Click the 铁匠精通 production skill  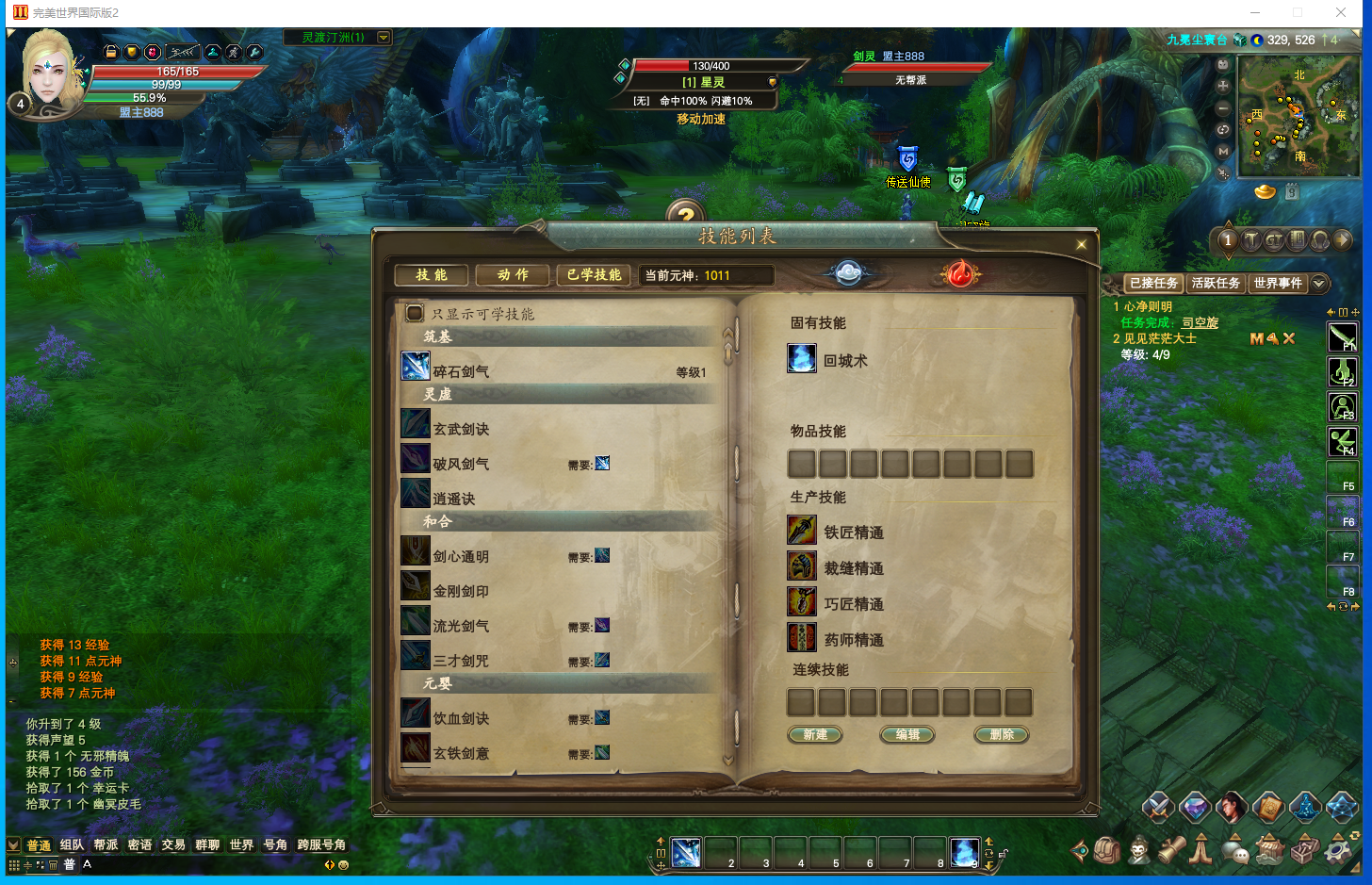854,533
